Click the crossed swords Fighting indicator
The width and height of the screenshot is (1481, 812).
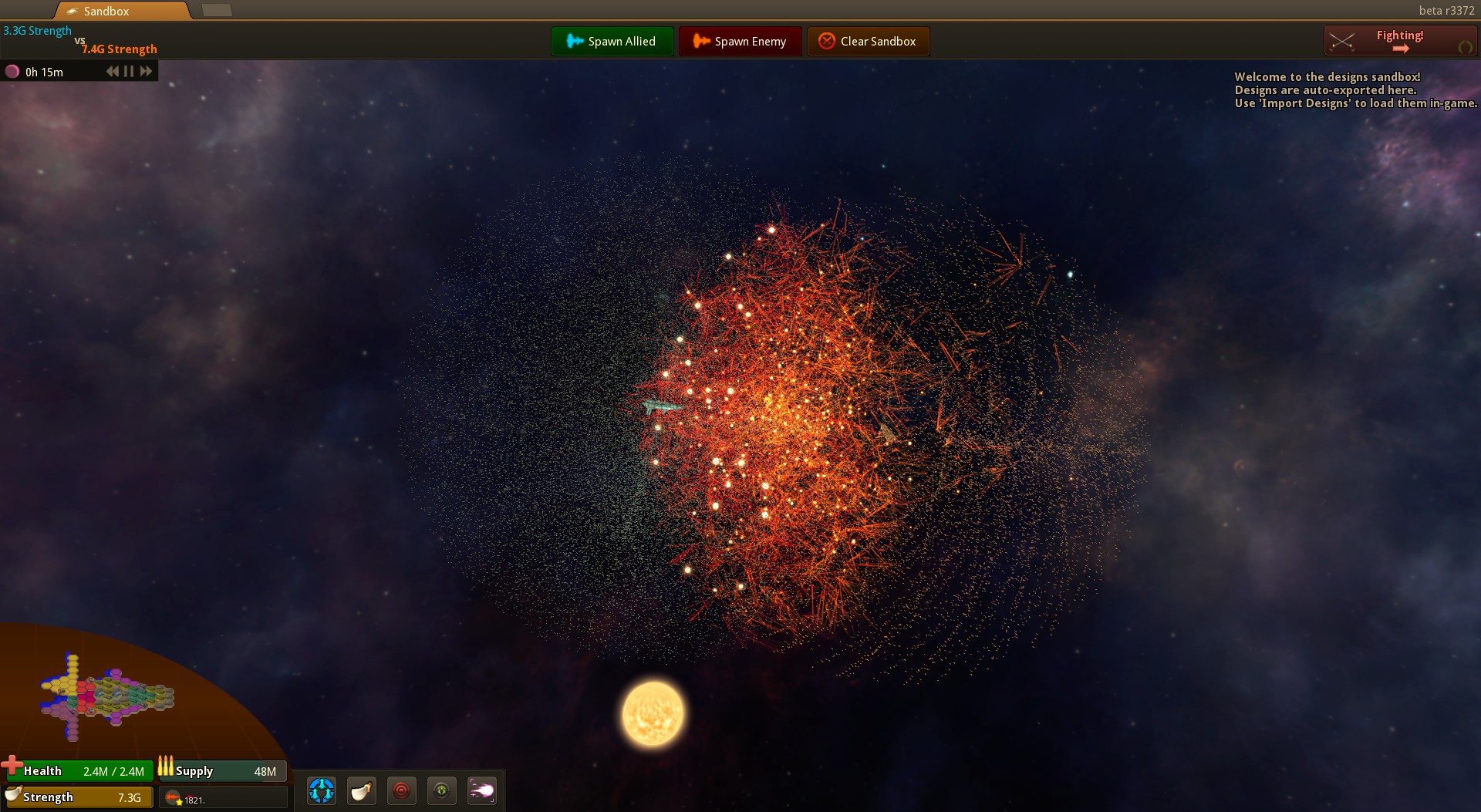(1343, 40)
